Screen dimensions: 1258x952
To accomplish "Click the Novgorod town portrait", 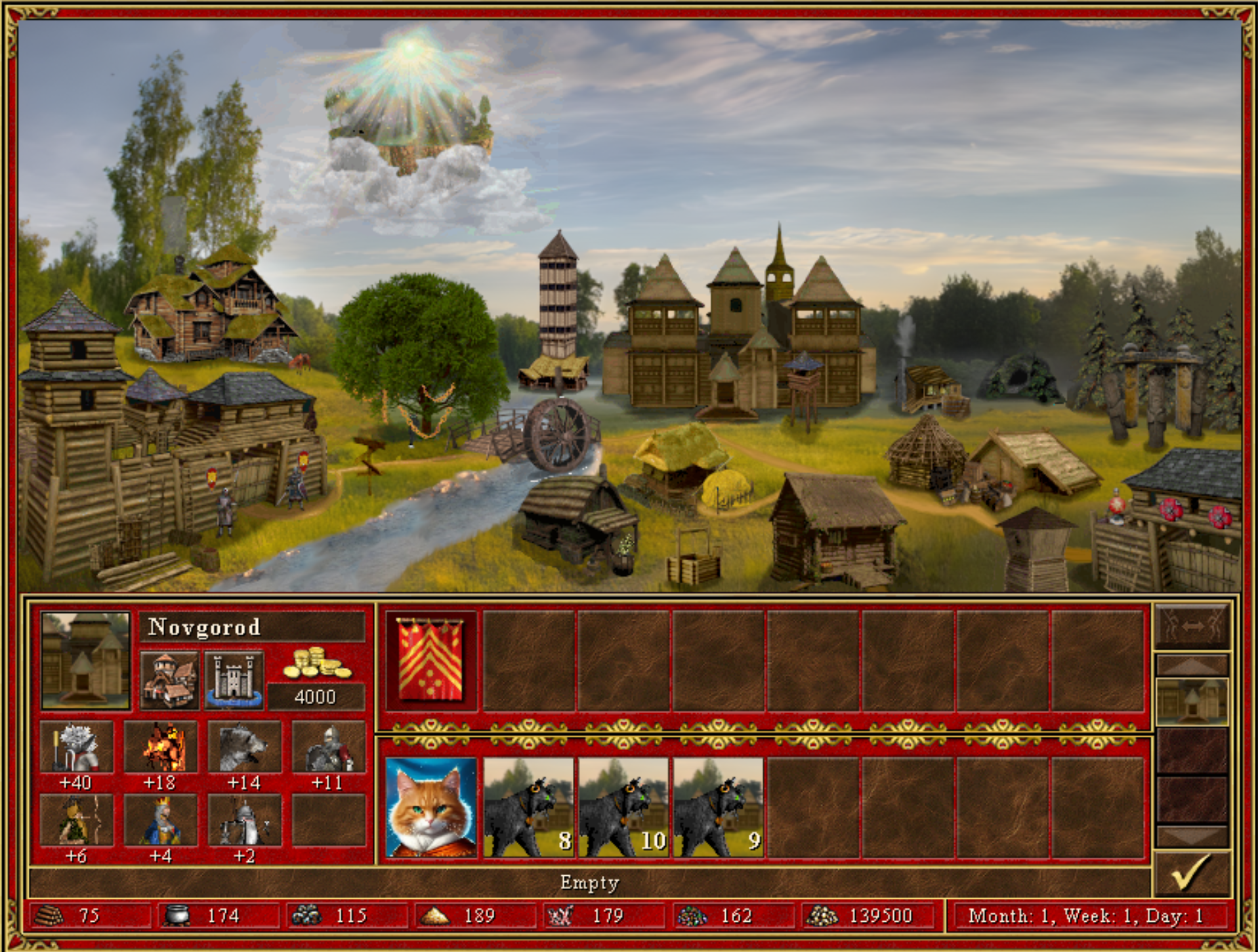I will coord(85,660).
